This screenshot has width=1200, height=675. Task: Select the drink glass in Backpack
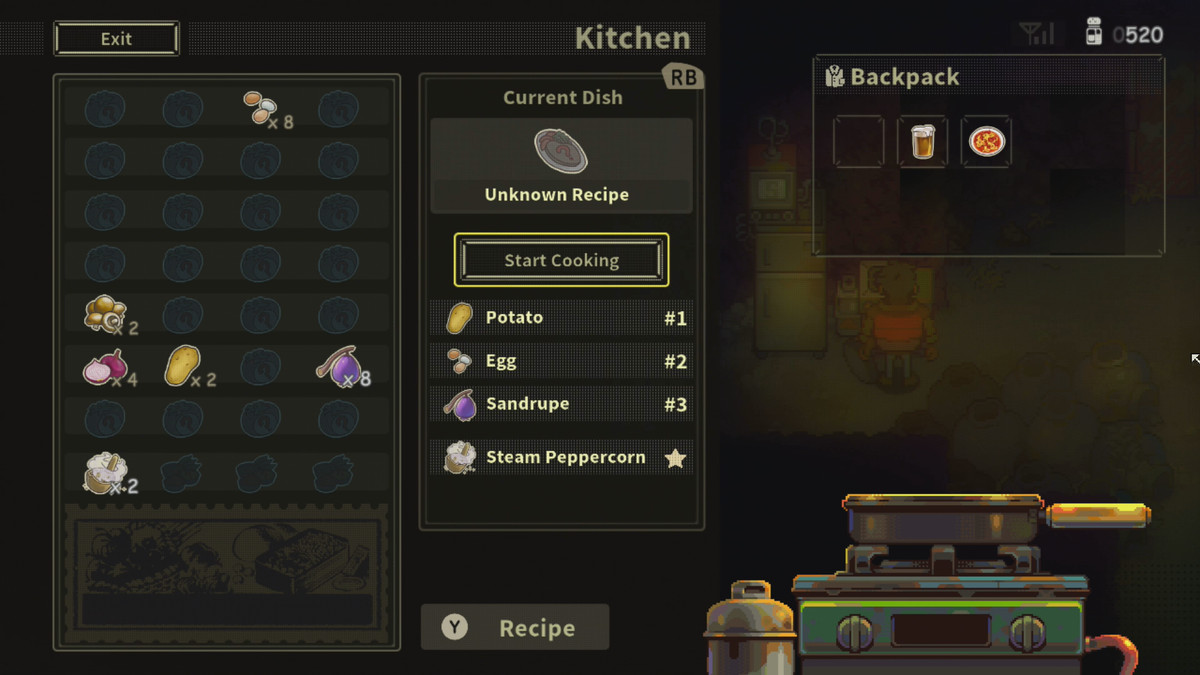pyautogui.click(x=922, y=142)
